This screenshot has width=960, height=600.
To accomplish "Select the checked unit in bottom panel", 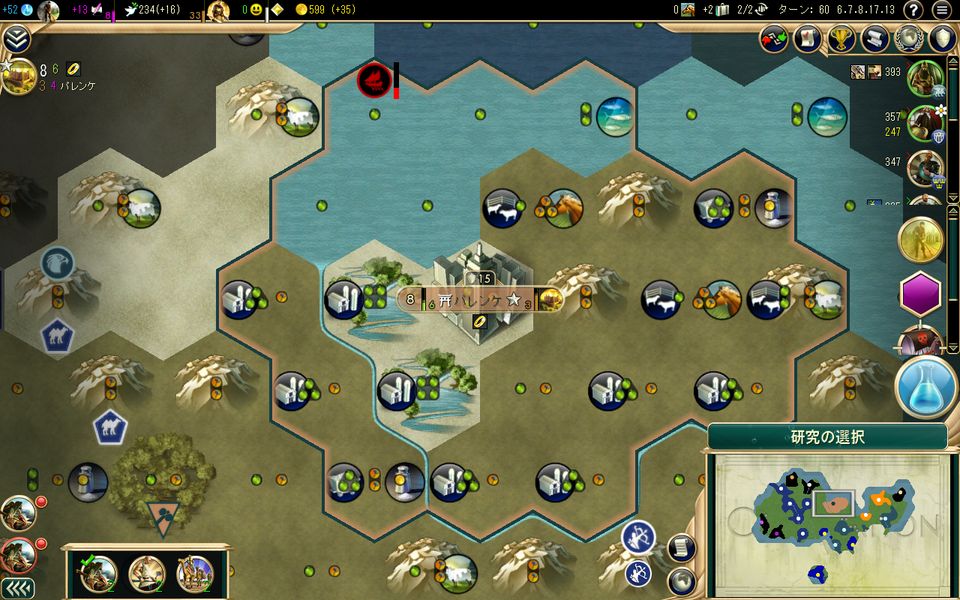I will click(x=100, y=573).
